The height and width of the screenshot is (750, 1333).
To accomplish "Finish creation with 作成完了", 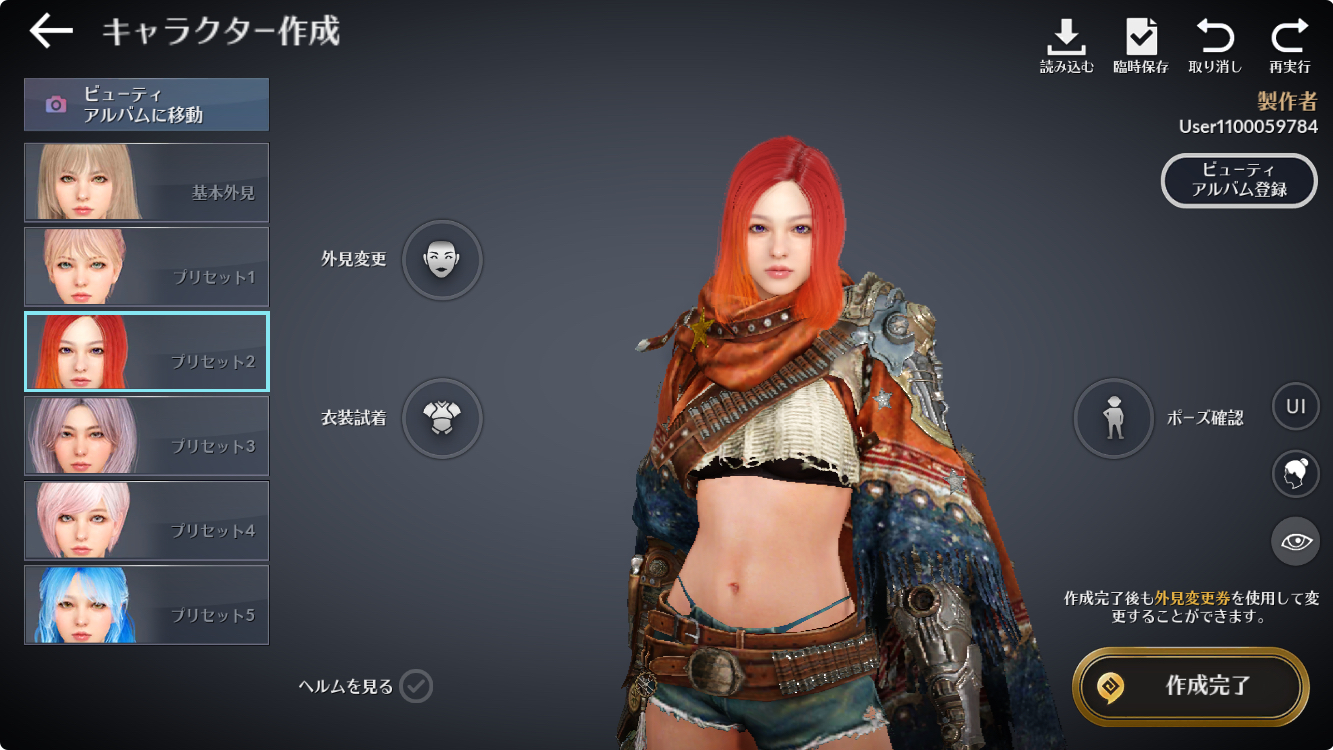I will (x=1190, y=687).
